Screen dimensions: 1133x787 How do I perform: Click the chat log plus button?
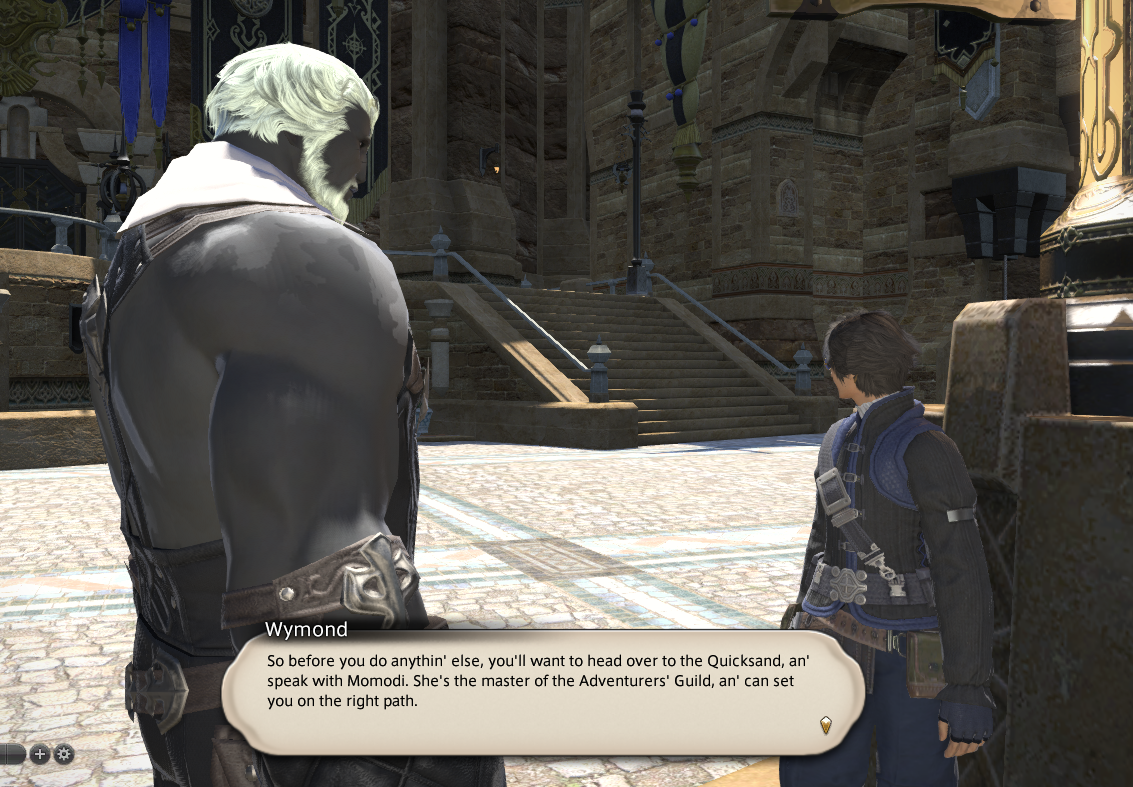click(40, 754)
